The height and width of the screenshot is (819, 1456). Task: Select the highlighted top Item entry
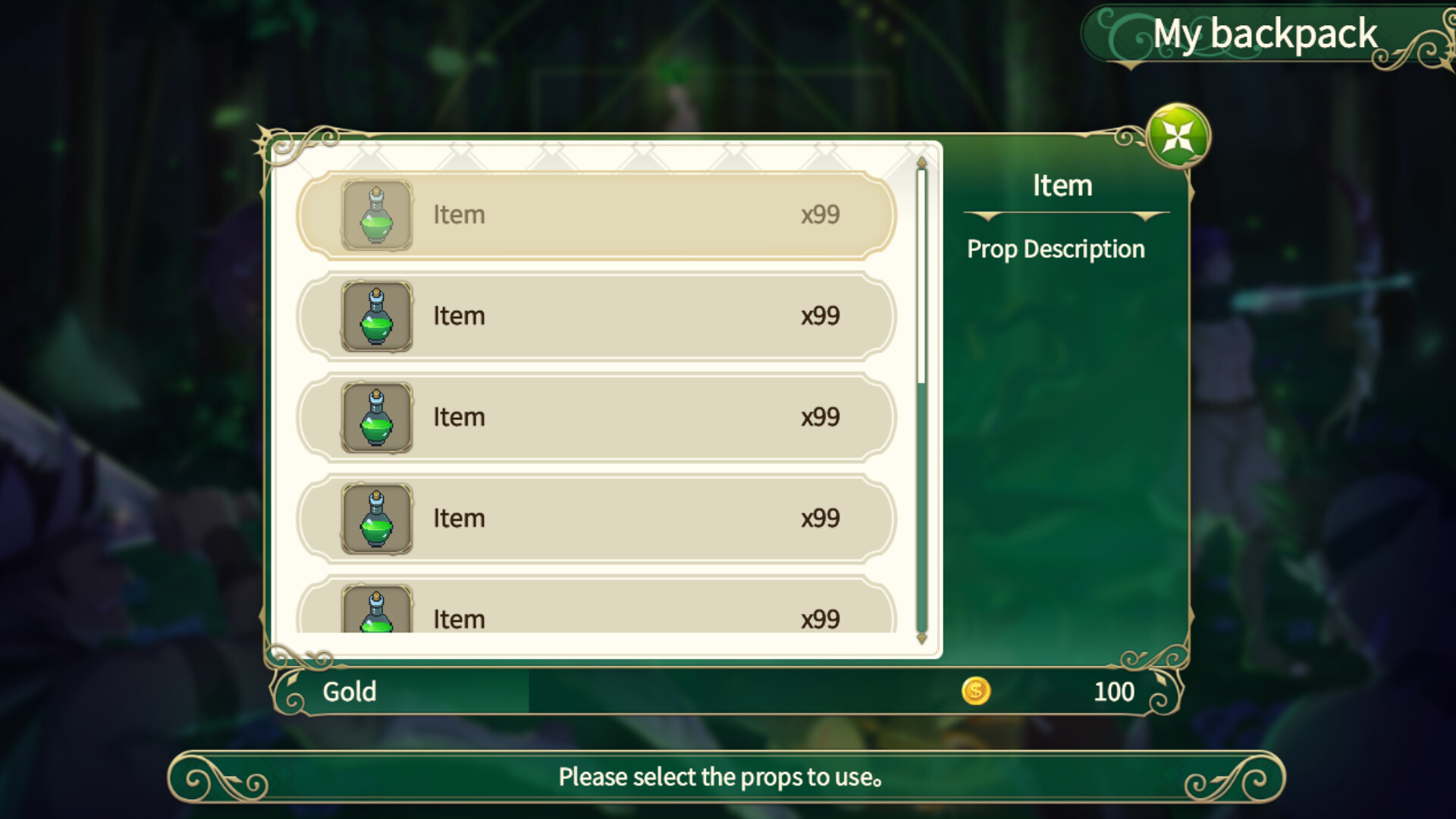[x=599, y=215]
